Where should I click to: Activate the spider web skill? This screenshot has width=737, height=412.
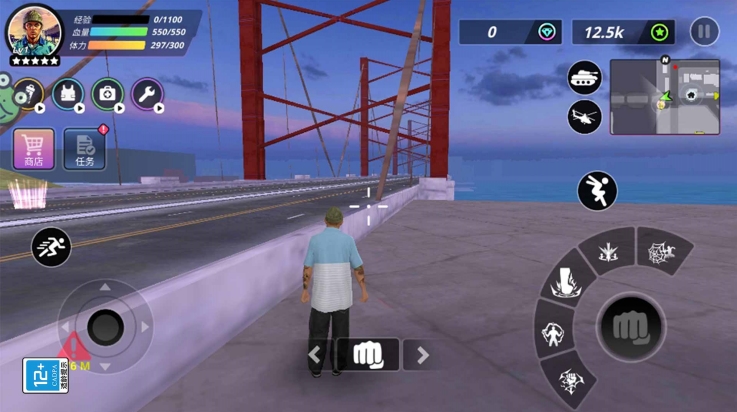click(660, 252)
